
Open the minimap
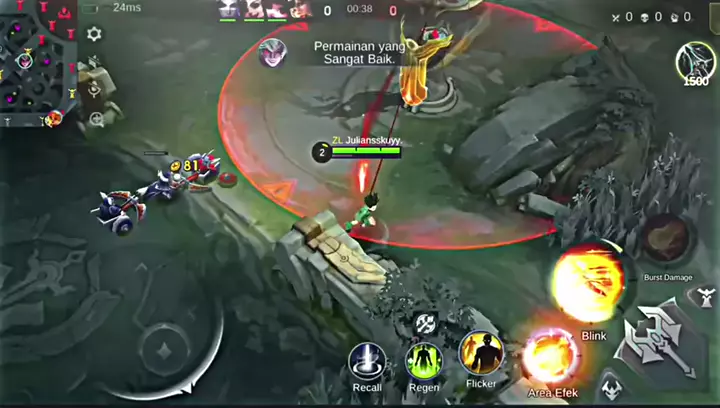[x=36, y=62]
